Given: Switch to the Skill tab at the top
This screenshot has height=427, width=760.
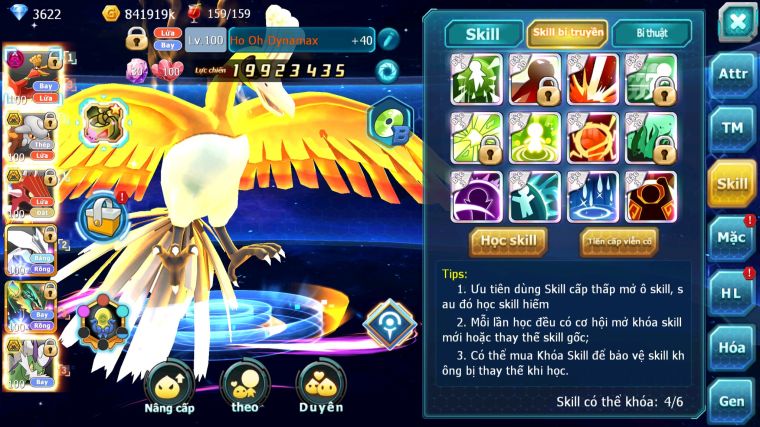Looking at the screenshot, I should [x=484, y=33].
